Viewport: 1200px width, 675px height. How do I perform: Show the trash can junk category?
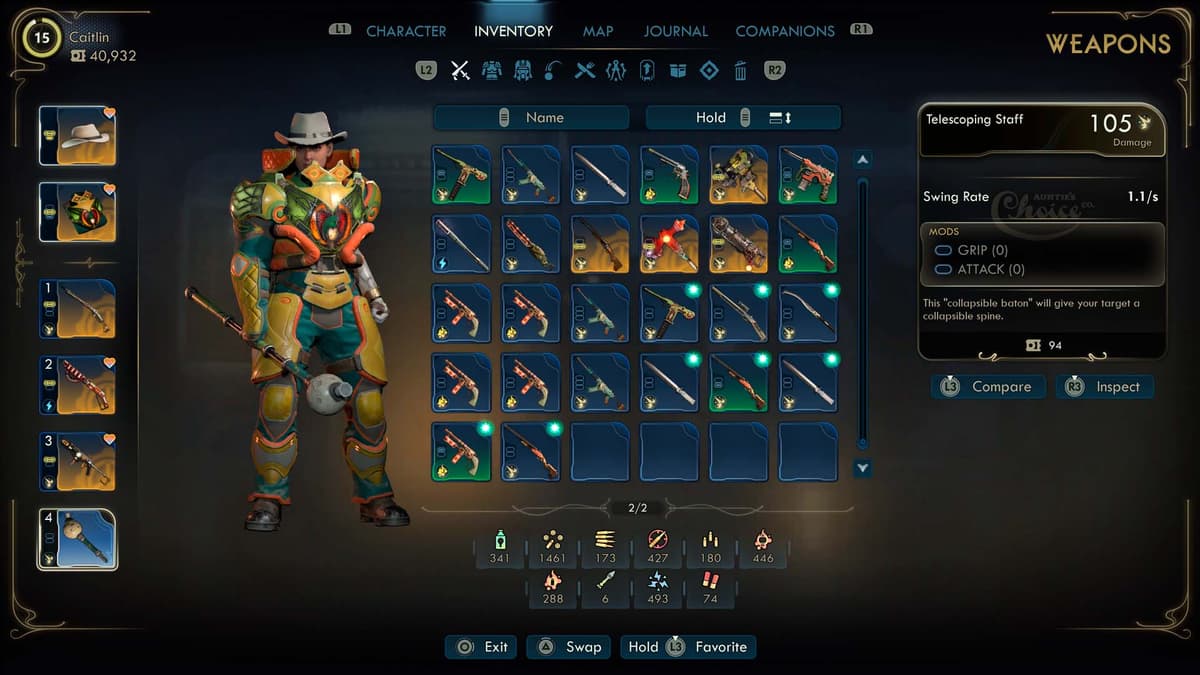pos(740,70)
